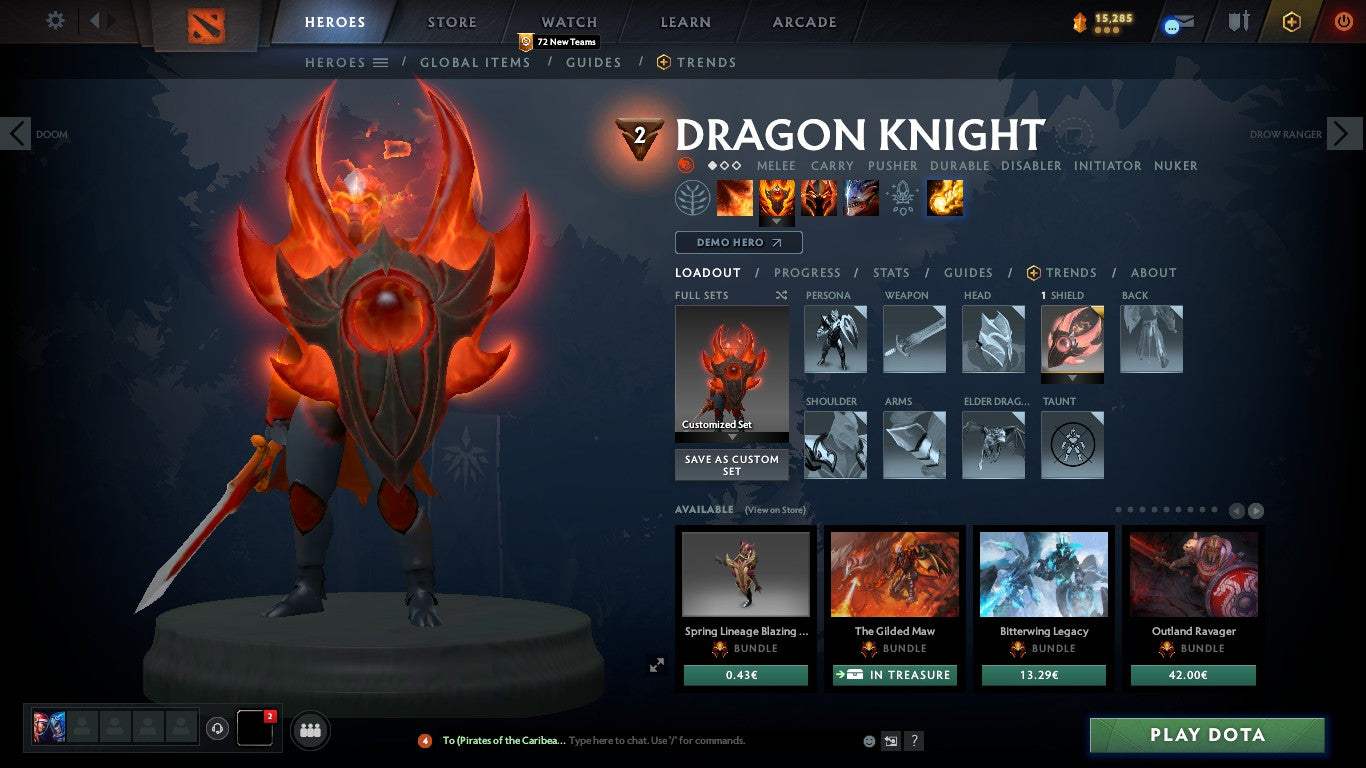
Task: Open the Dota 2 talent tree icon
Action: pos(693,197)
